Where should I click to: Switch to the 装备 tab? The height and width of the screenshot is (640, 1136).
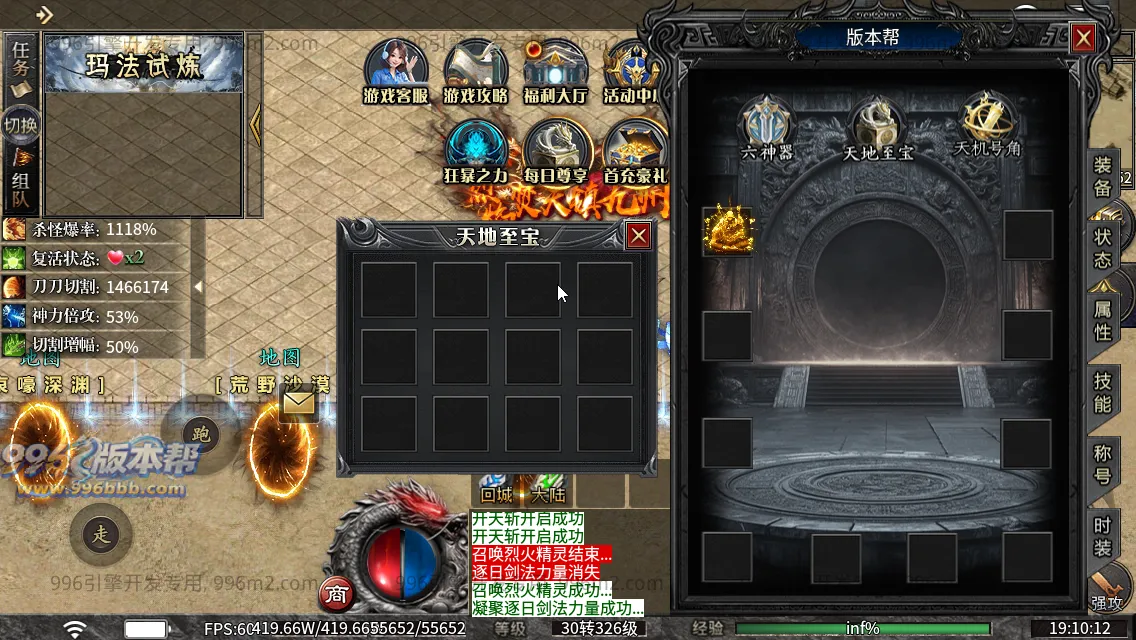coord(1102,176)
